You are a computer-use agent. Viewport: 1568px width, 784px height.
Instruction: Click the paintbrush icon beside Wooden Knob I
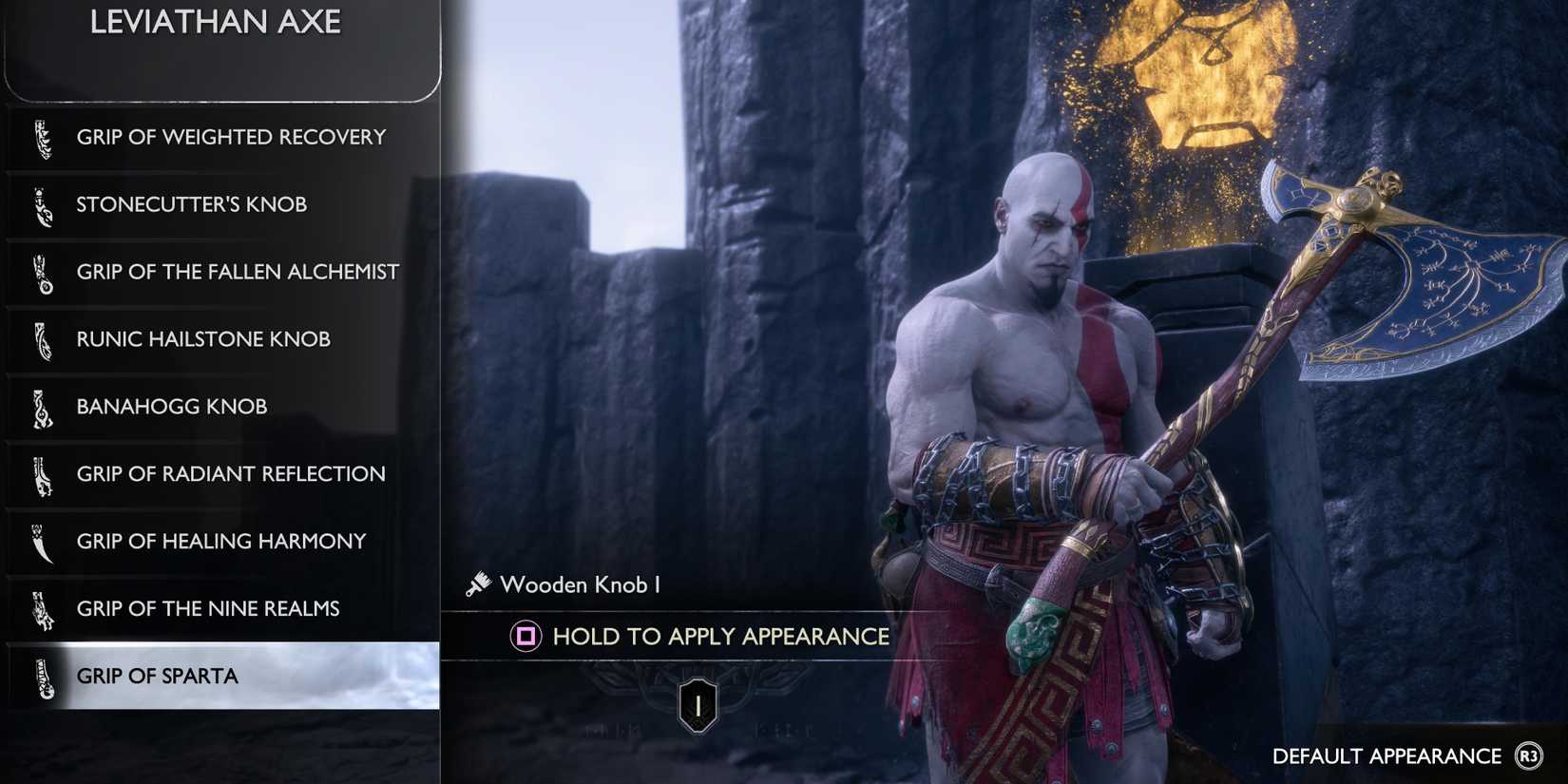[478, 583]
